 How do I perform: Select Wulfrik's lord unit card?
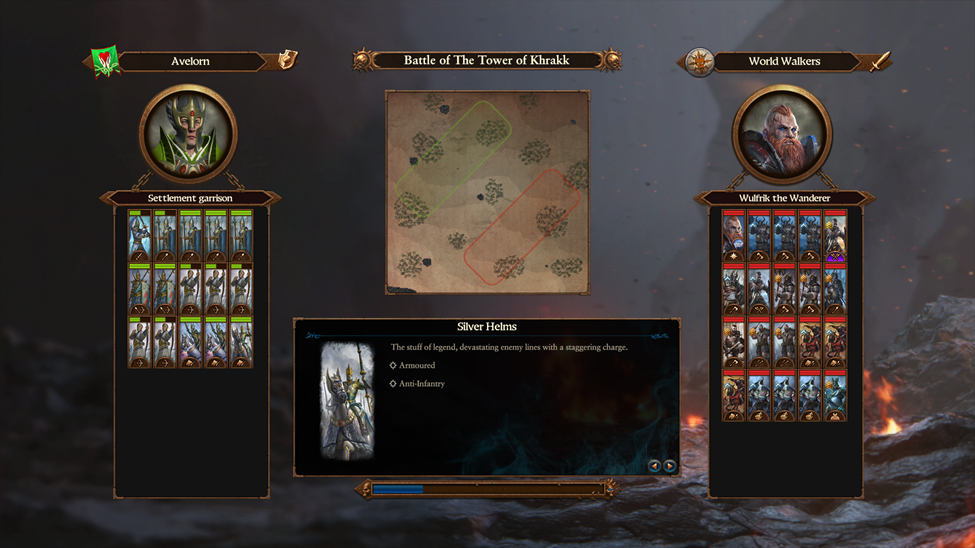coord(734,237)
